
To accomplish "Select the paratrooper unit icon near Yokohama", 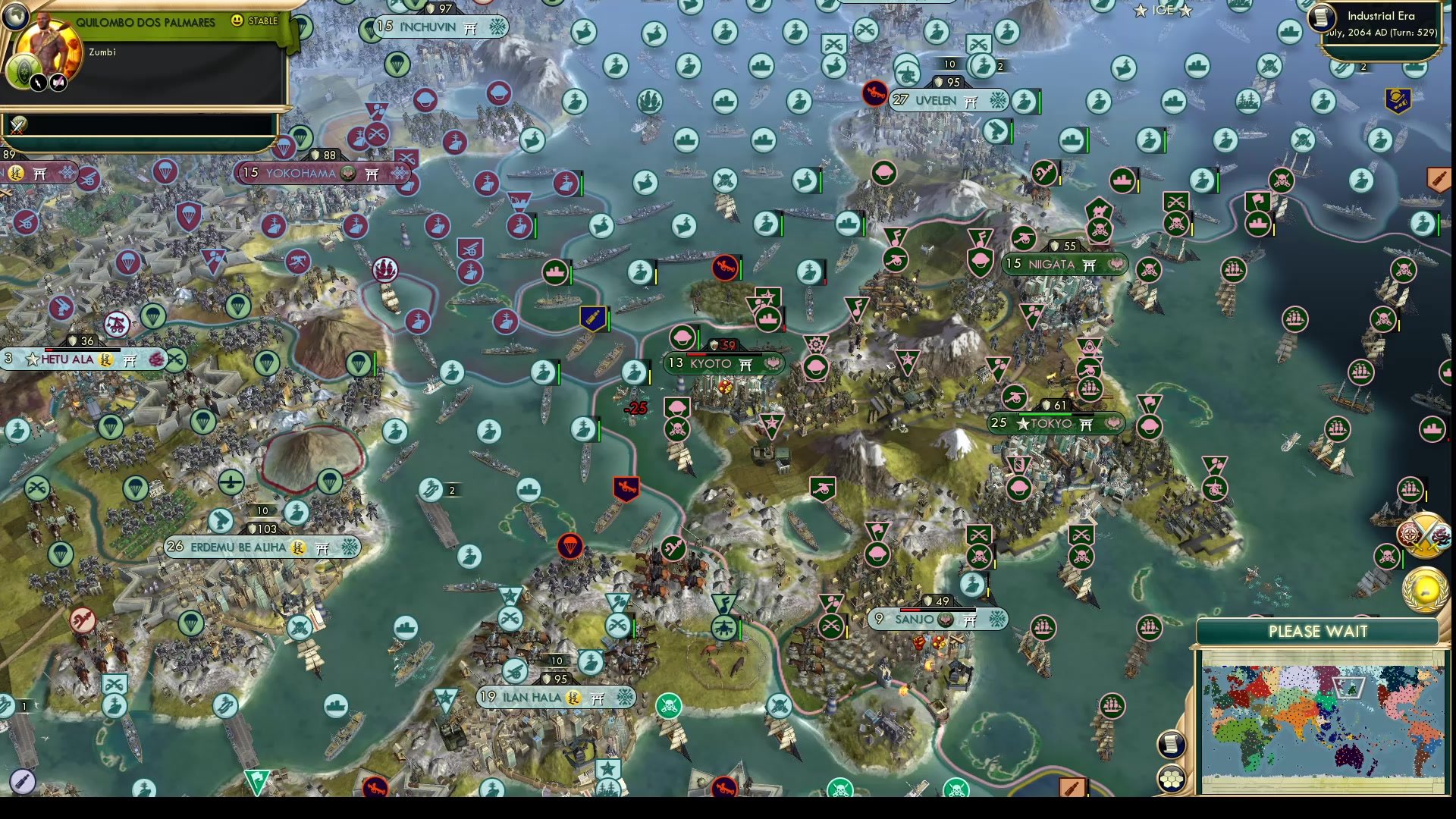I will pyautogui.click(x=284, y=147).
